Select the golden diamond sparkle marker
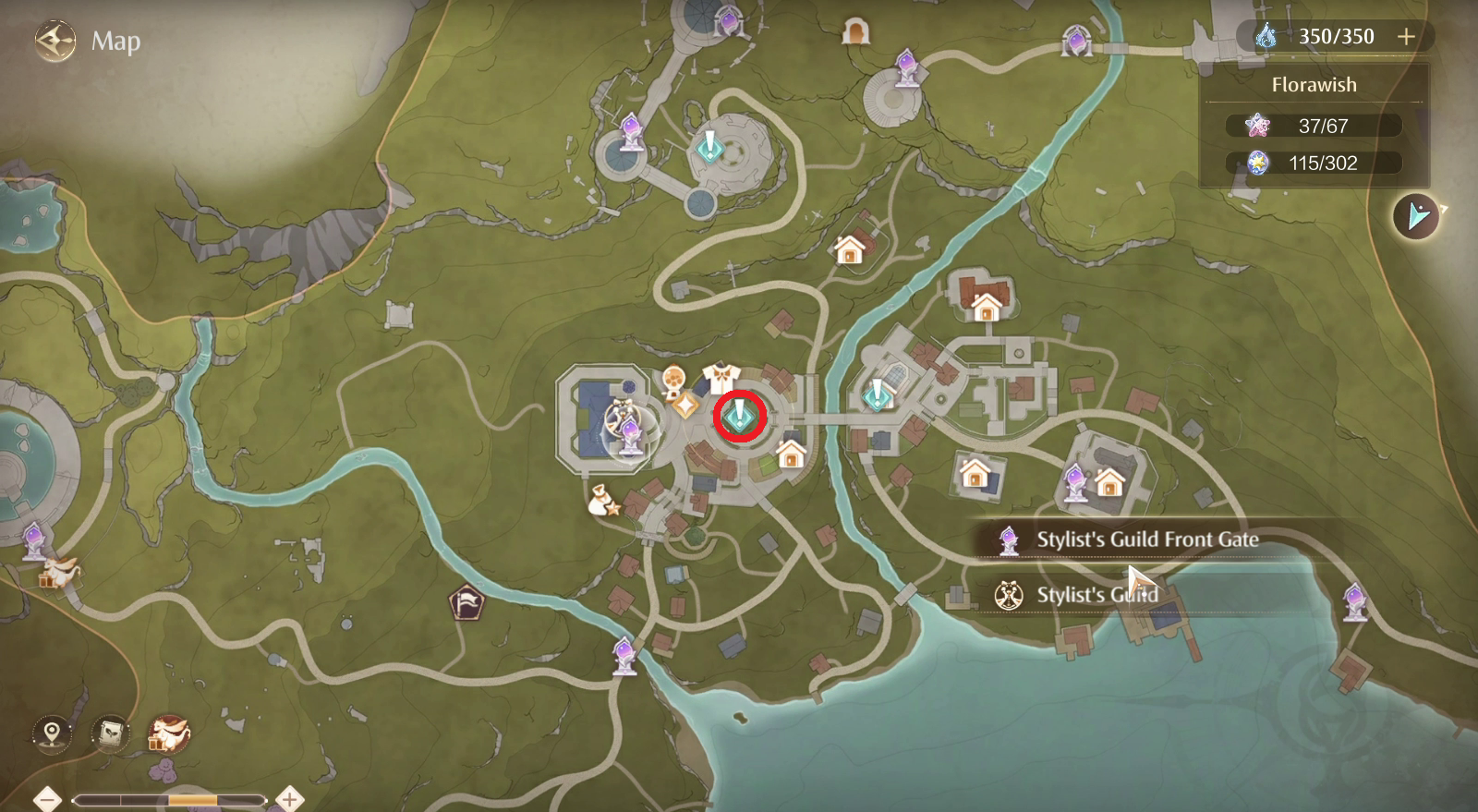This screenshot has width=1478, height=812. pyautogui.click(x=685, y=405)
